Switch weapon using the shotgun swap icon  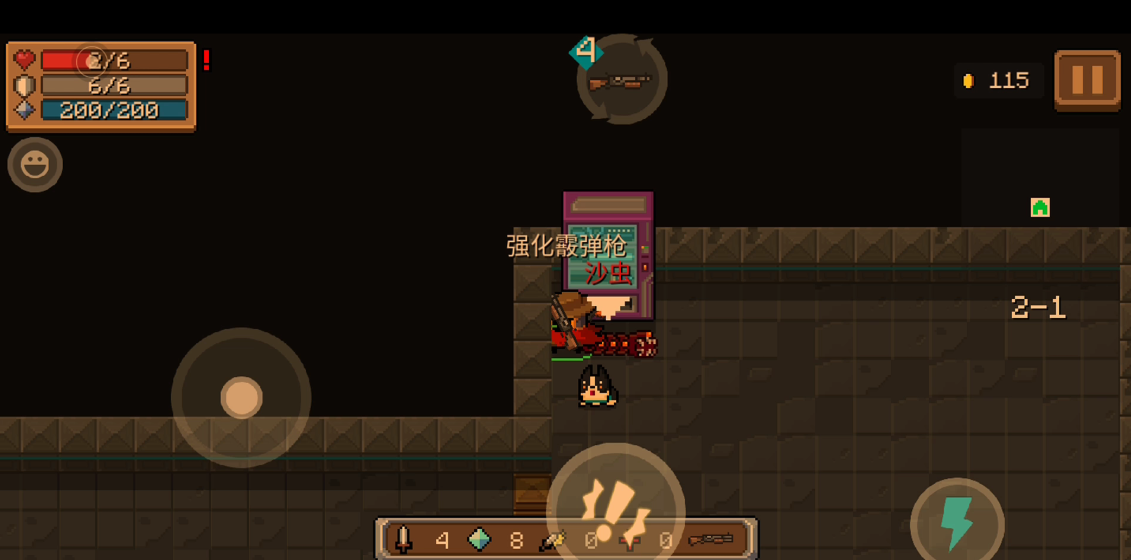click(621, 80)
